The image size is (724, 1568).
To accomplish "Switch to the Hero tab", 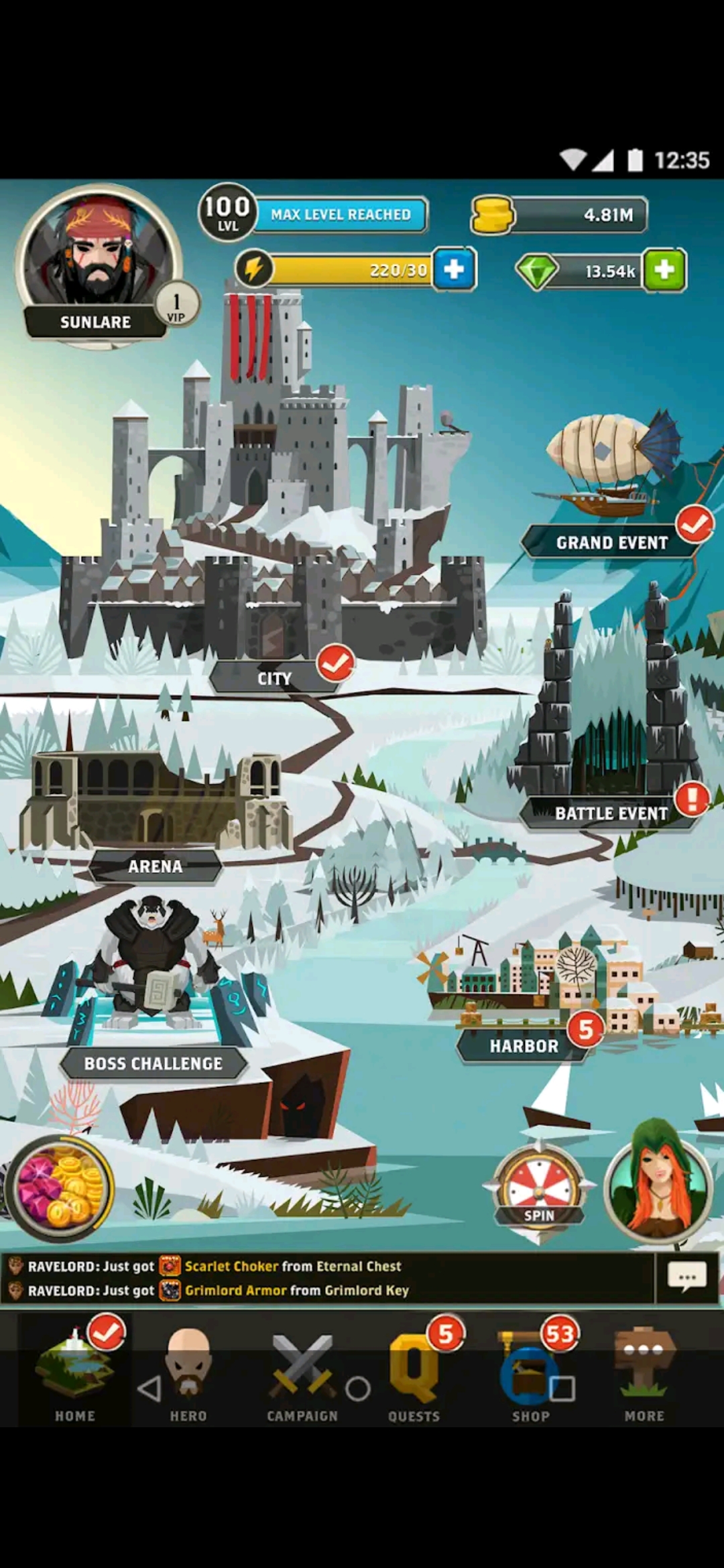I will (x=188, y=1374).
